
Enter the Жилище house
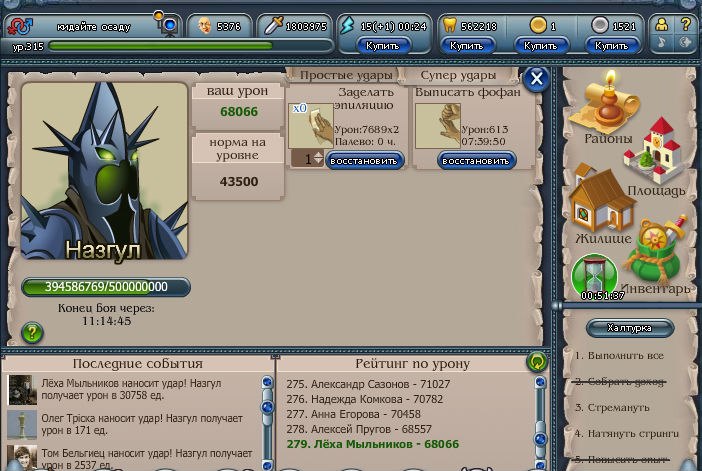603,205
